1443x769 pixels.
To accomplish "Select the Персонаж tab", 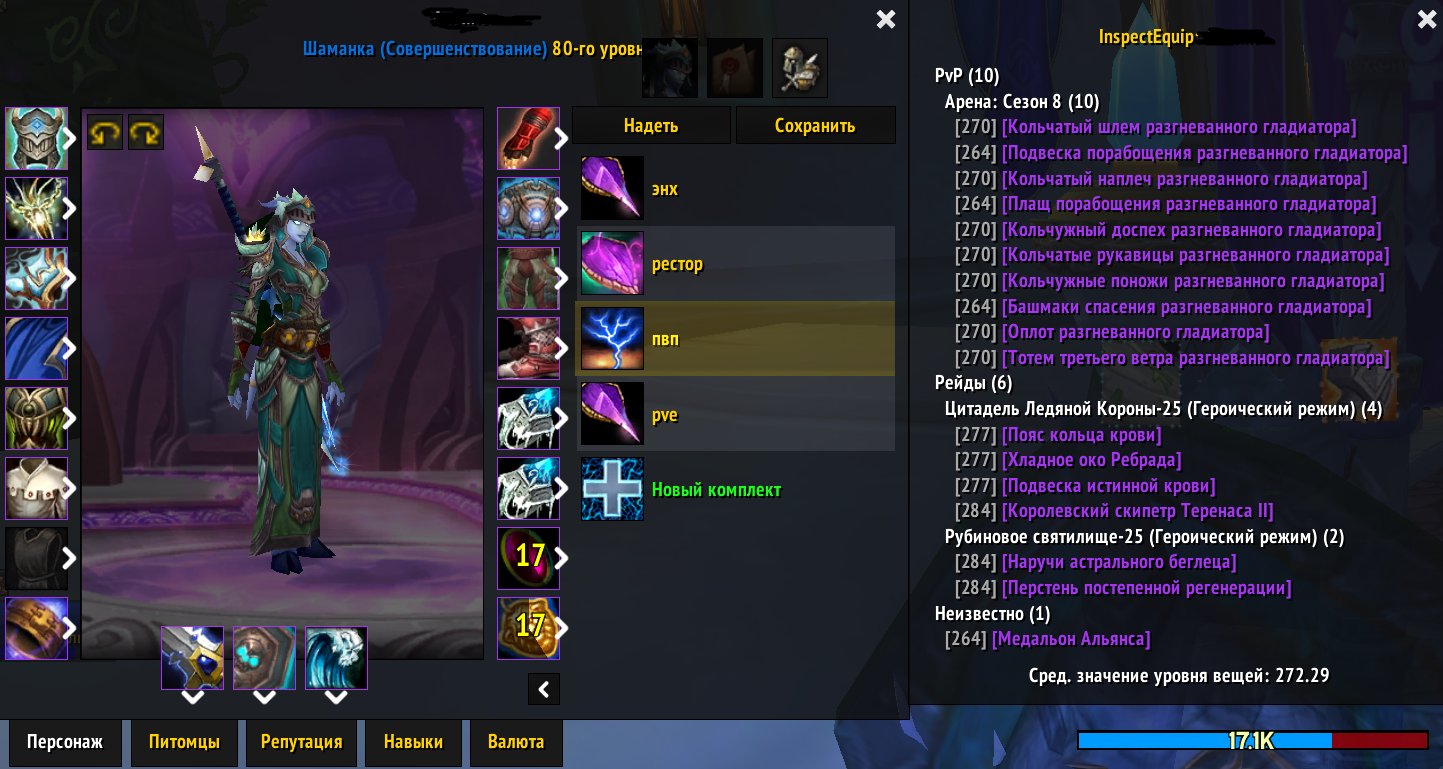I will point(64,742).
